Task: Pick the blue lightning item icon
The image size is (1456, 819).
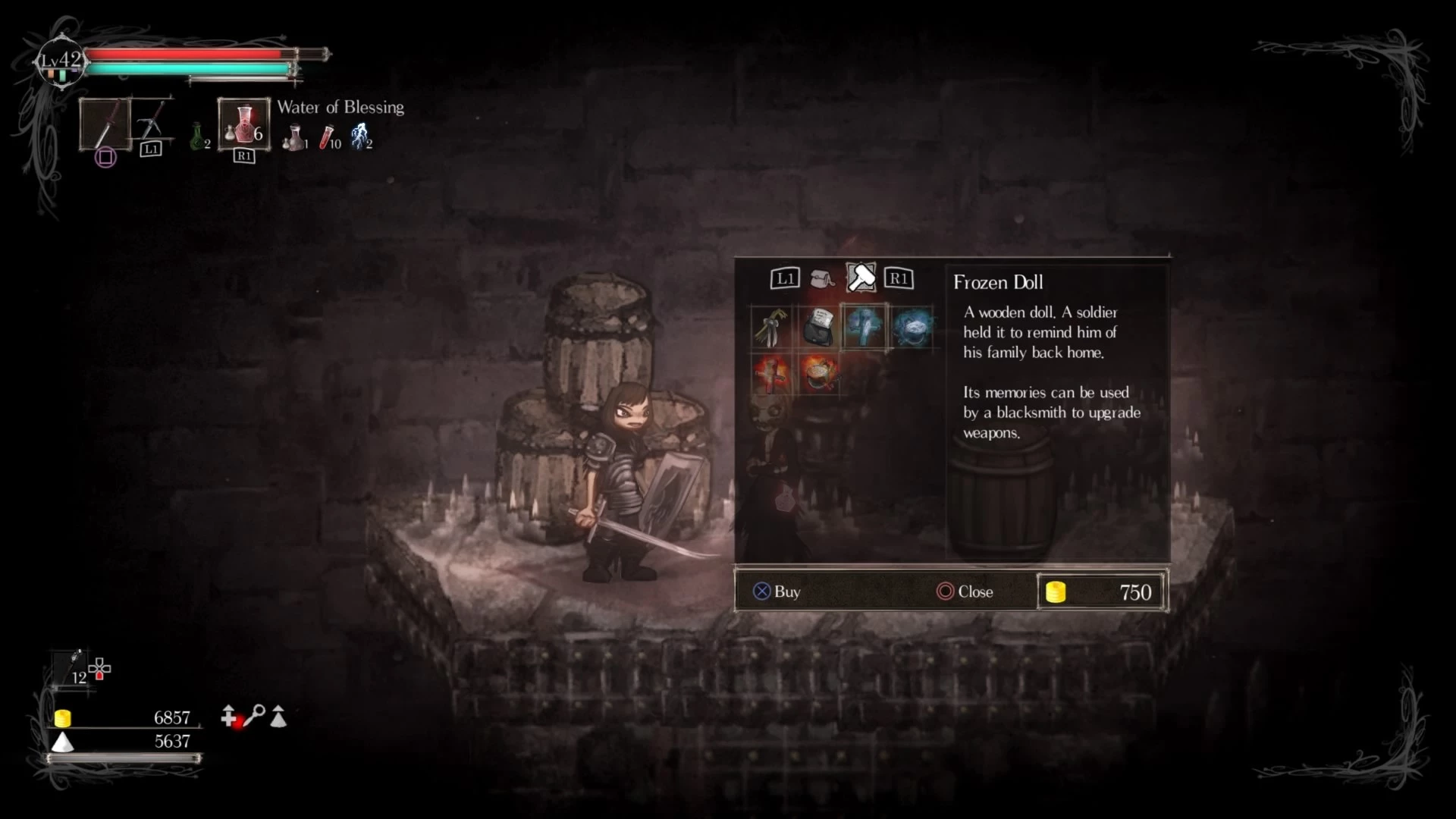Action: [360, 136]
